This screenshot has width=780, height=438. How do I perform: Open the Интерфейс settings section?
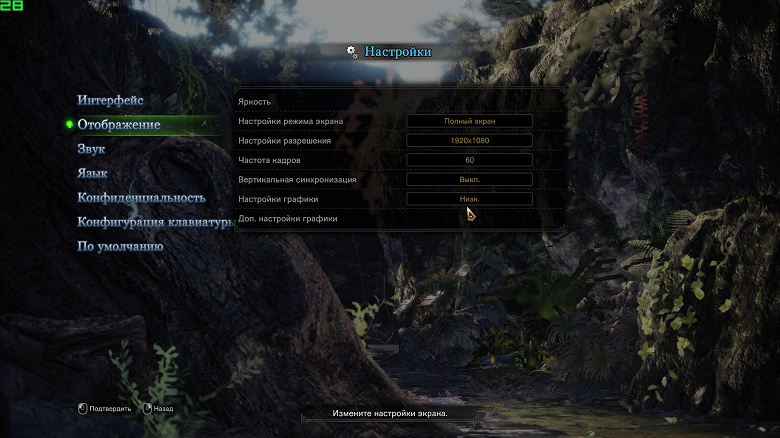pos(111,100)
